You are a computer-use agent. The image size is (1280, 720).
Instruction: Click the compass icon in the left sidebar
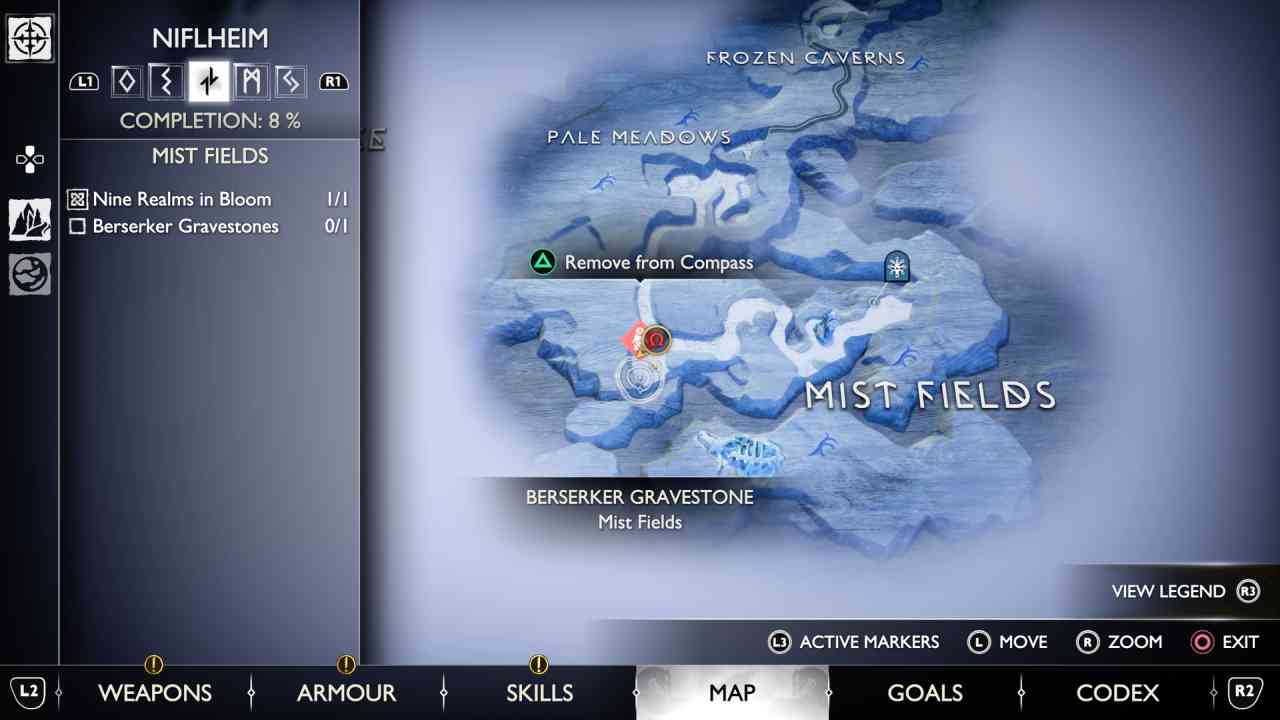[29, 40]
